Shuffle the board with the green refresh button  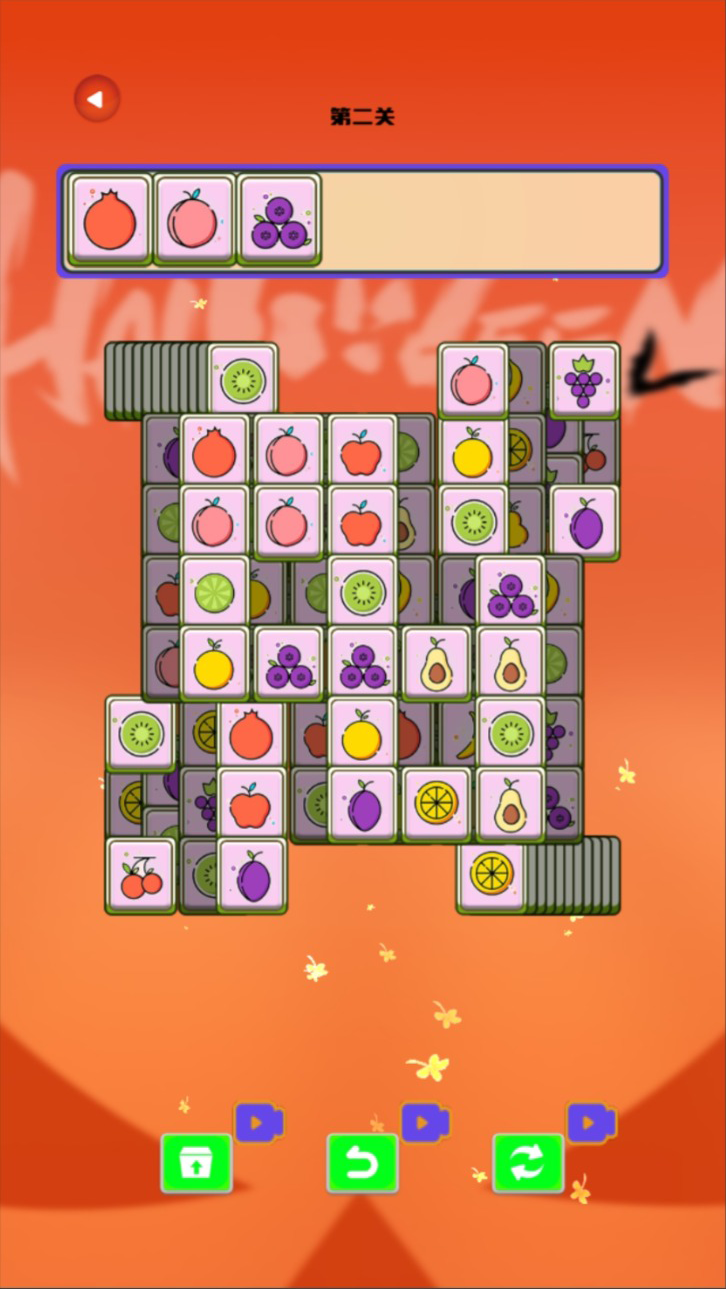click(528, 1163)
